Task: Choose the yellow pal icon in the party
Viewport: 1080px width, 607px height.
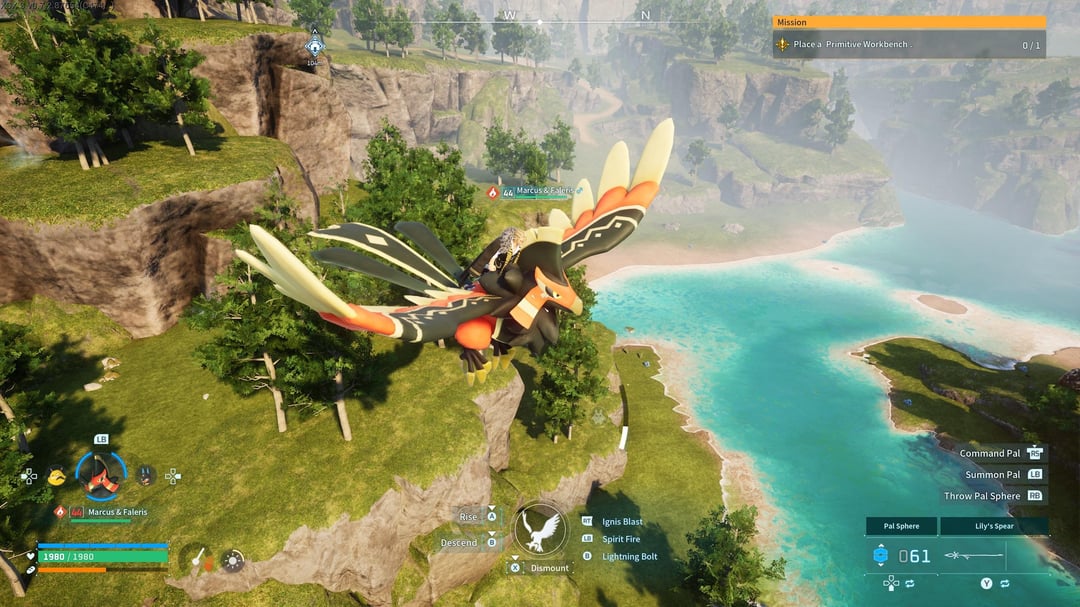Action: (x=56, y=477)
